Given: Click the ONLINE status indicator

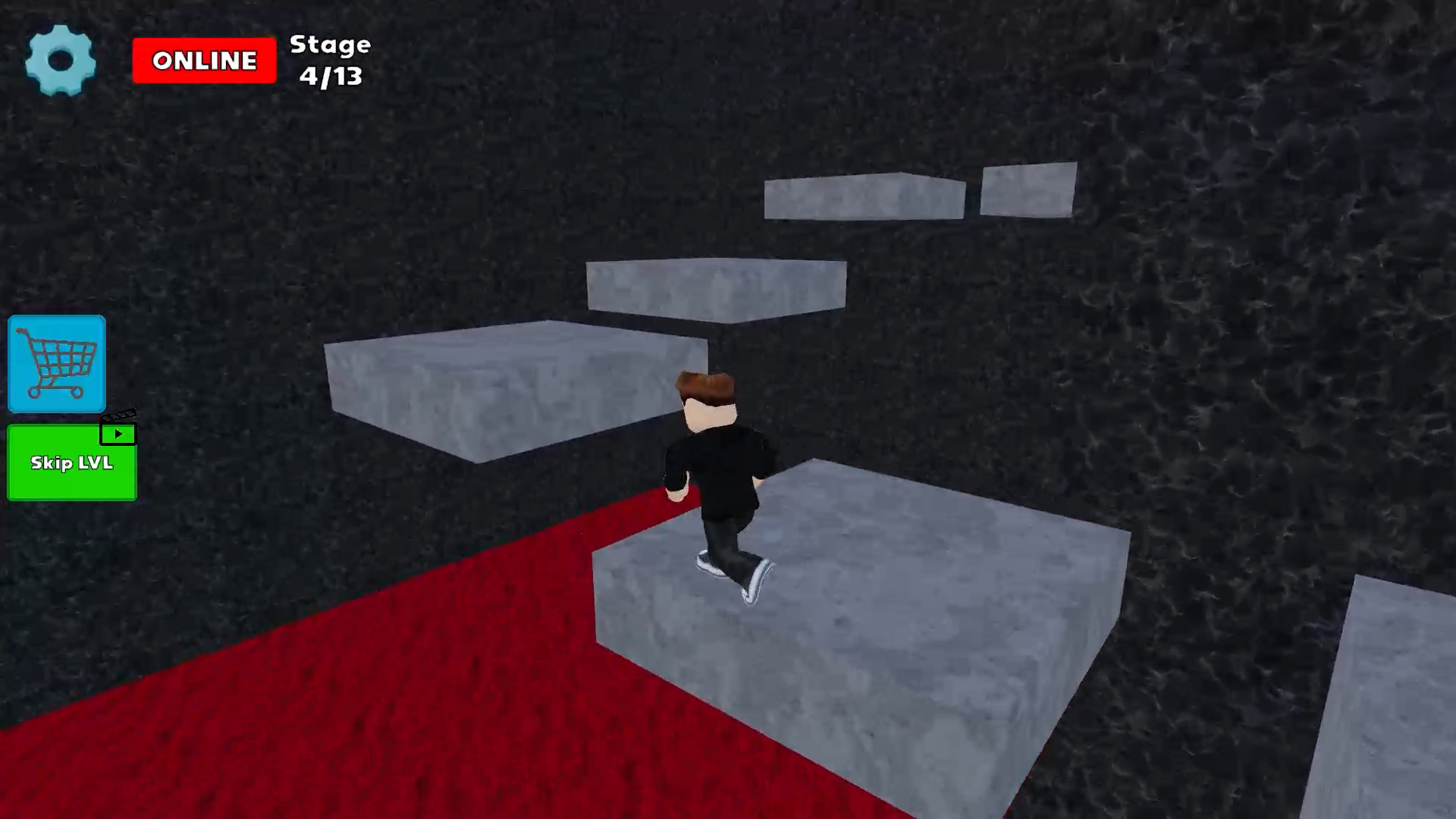Looking at the screenshot, I should pyautogui.click(x=204, y=60).
